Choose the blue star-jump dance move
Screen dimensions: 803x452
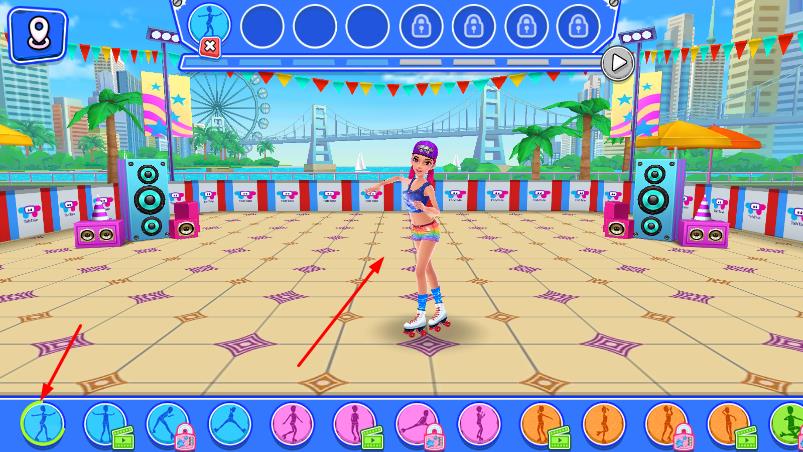pyautogui.click(x=229, y=424)
